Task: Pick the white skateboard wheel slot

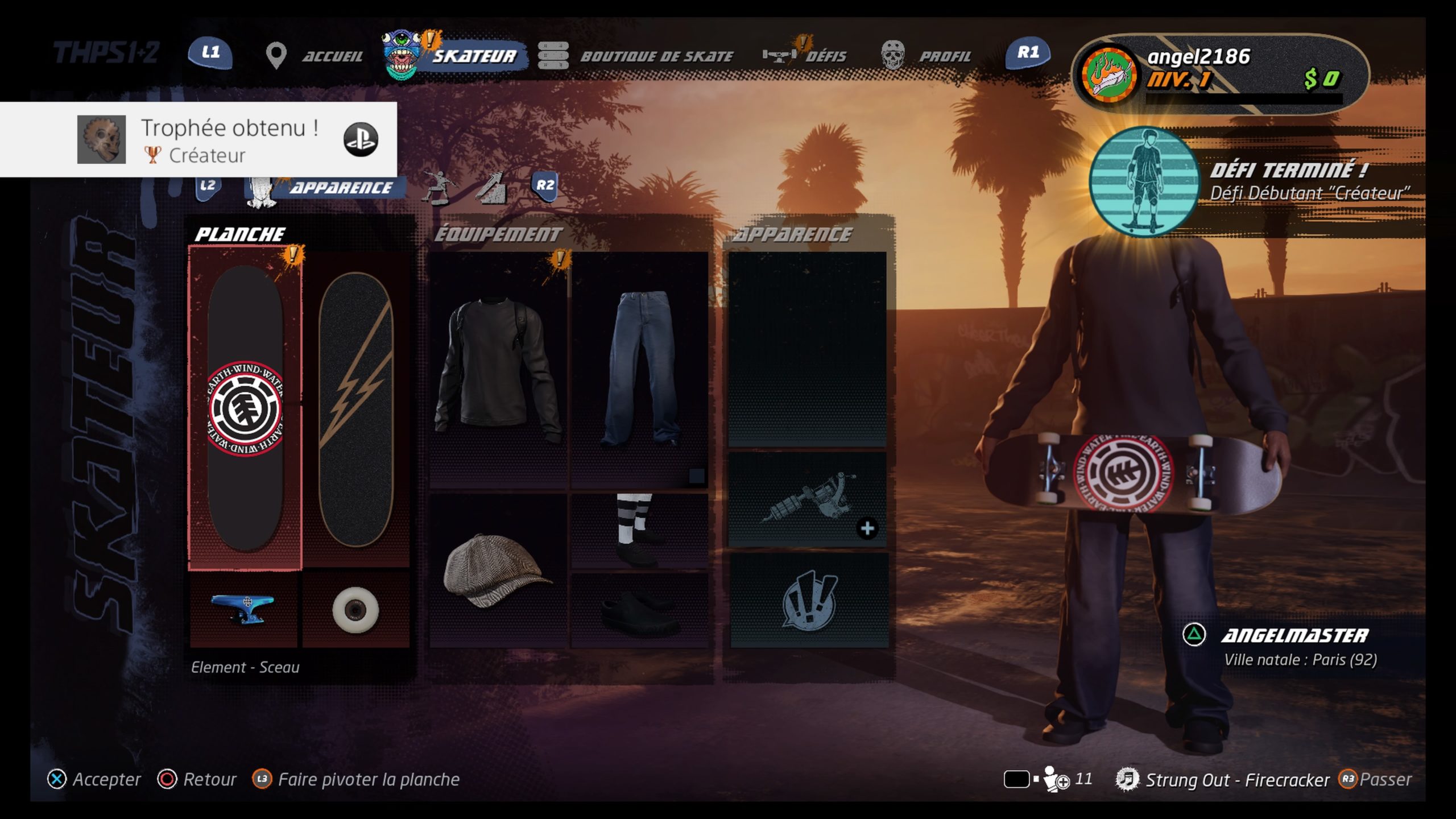Action: coord(355,609)
